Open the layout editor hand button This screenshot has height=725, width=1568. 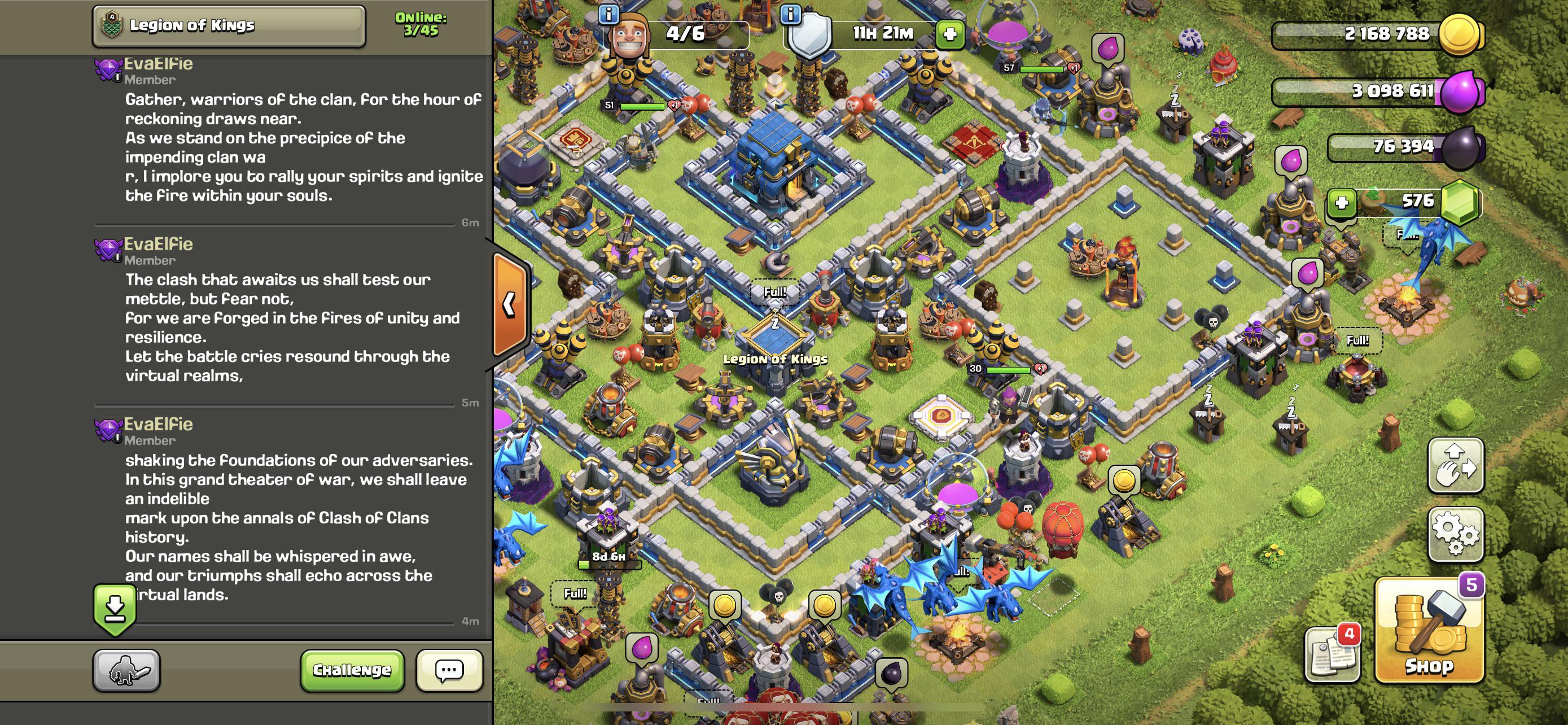(1455, 466)
